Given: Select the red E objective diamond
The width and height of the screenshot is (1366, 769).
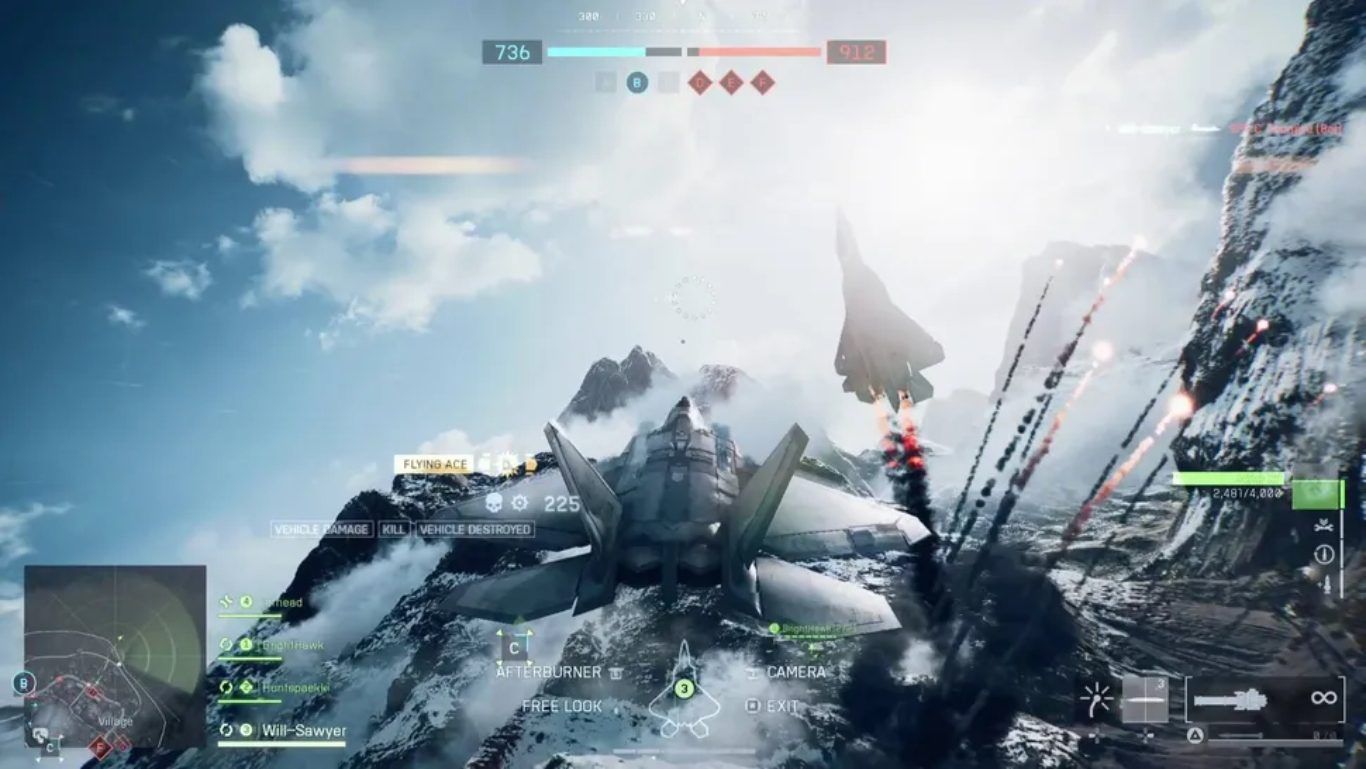Looking at the screenshot, I should 731,83.
